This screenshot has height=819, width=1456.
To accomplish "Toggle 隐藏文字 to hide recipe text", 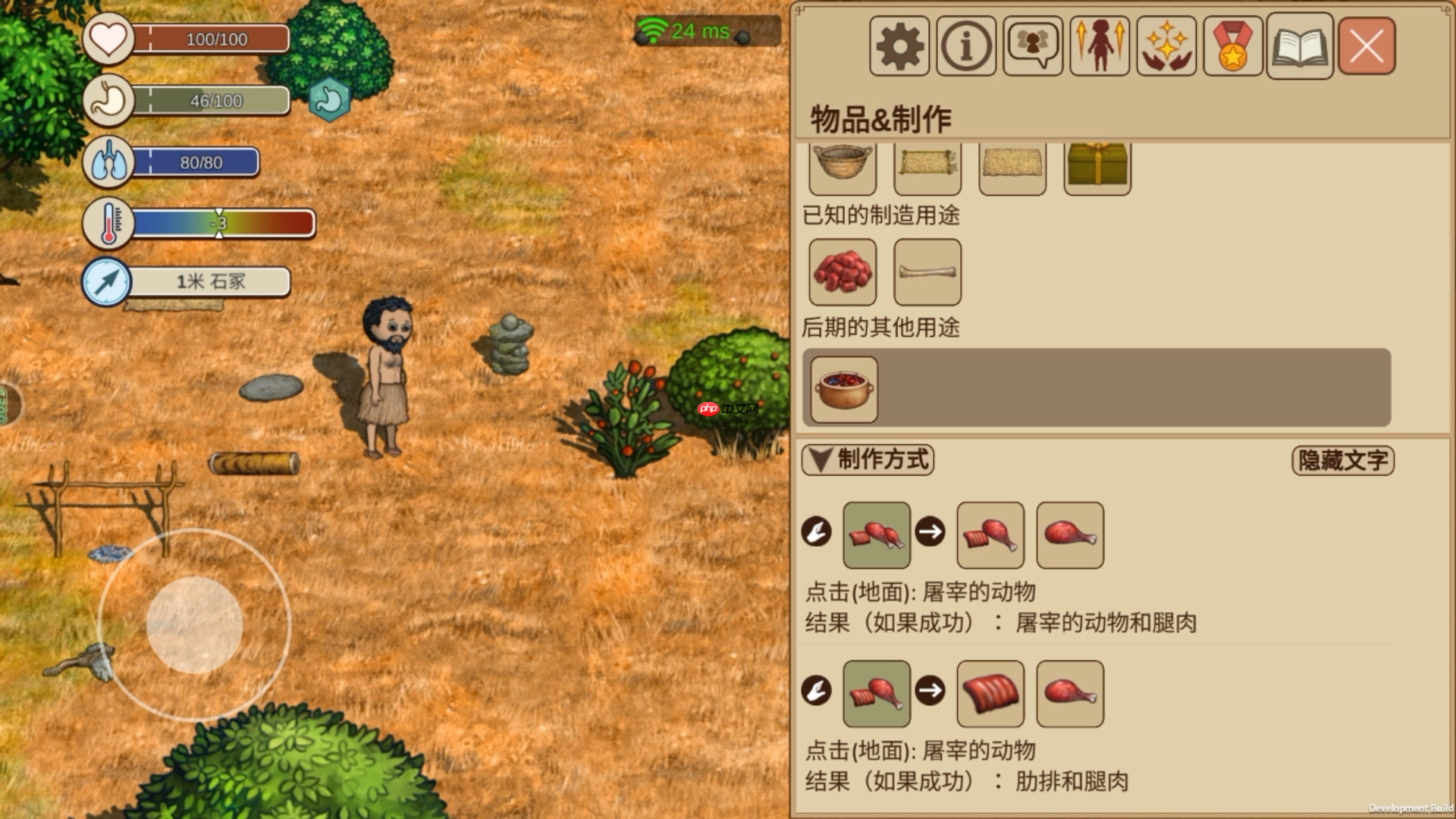I will (1342, 459).
